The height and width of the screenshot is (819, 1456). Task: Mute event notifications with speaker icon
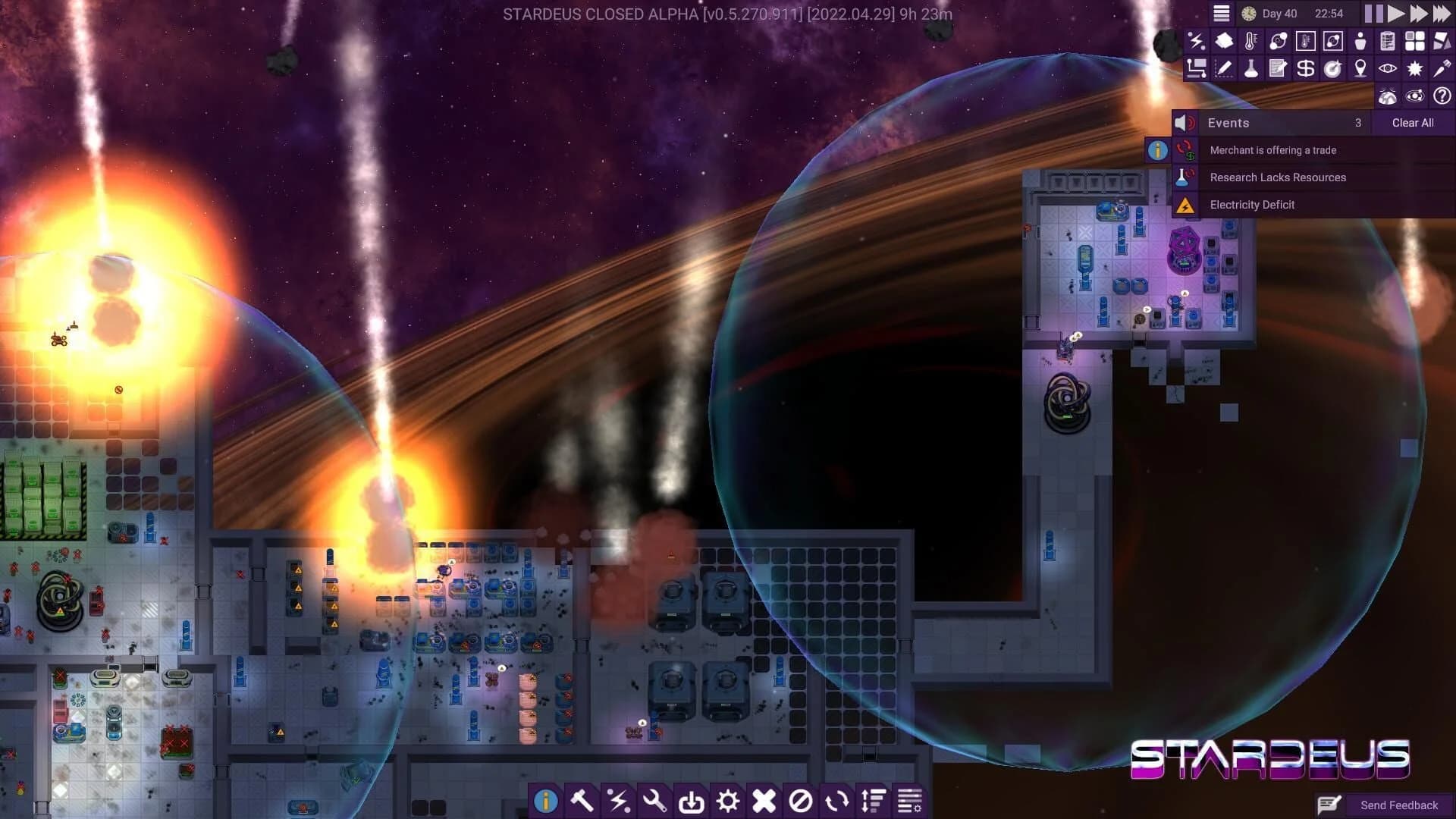[1184, 122]
